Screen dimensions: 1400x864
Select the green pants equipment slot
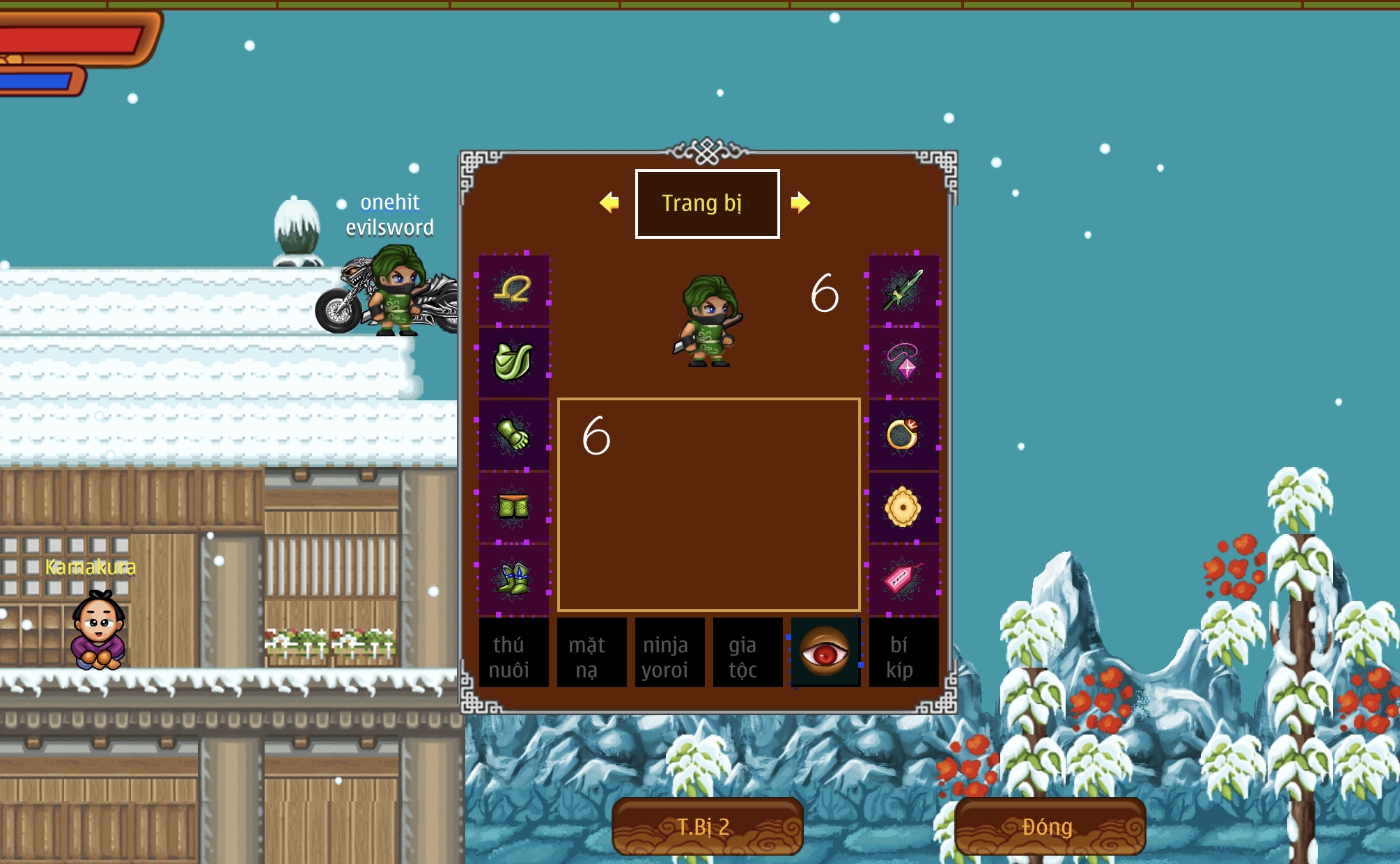point(513,506)
